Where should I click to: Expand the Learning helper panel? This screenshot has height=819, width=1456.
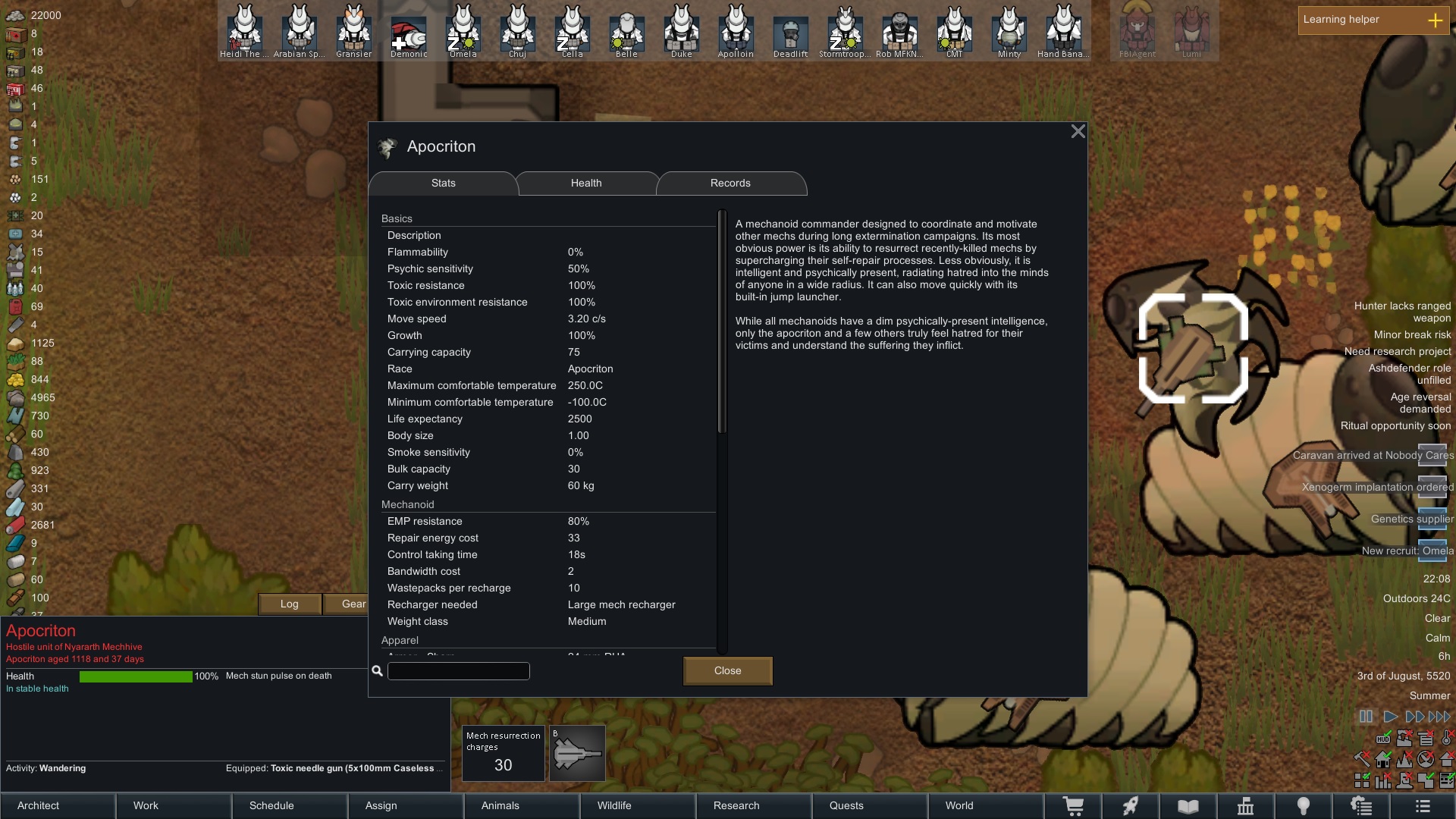coord(1436,20)
